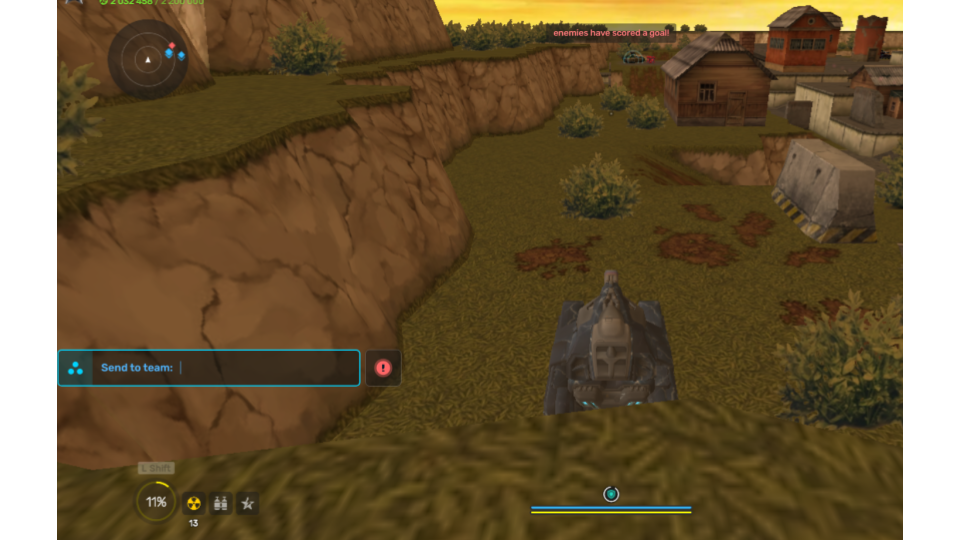Toggle the team chat channel icon
Image resolution: width=960 pixels, height=540 pixels.
pyautogui.click(x=75, y=368)
